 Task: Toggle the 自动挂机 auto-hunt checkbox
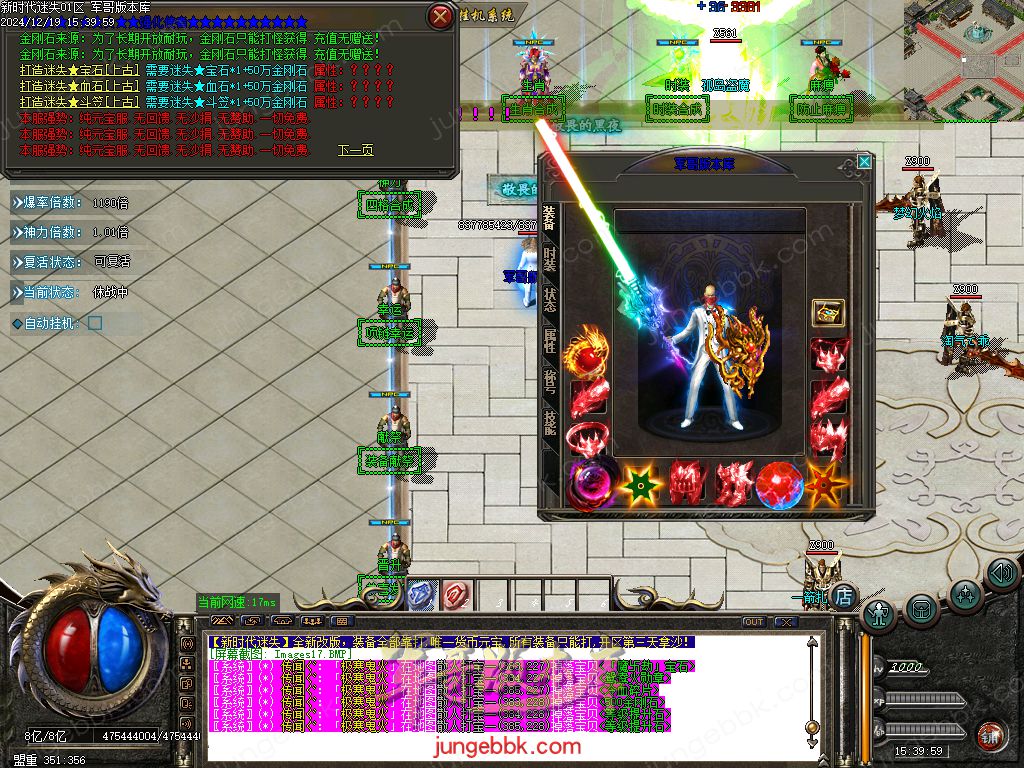(x=95, y=323)
